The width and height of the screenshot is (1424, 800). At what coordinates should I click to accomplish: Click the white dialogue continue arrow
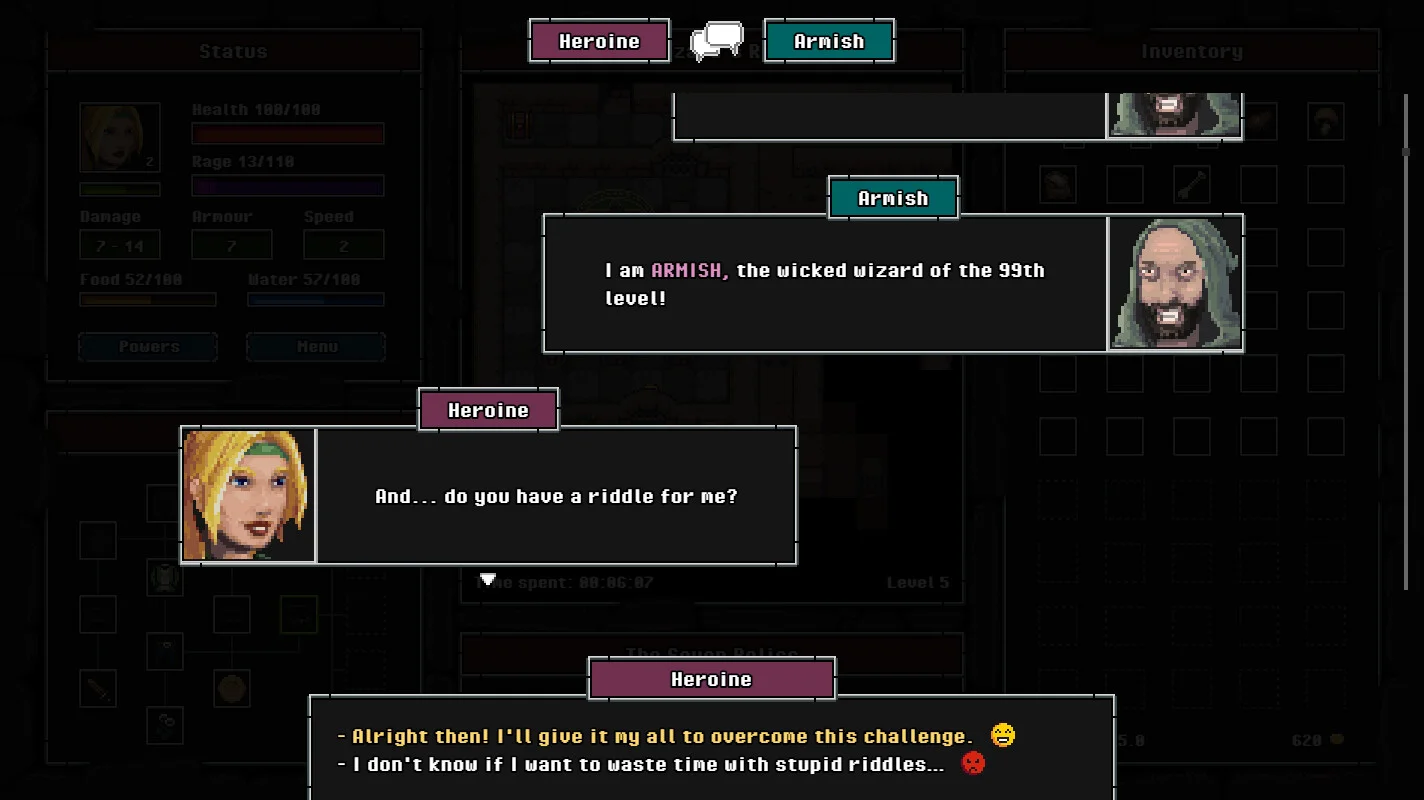coord(487,580)
